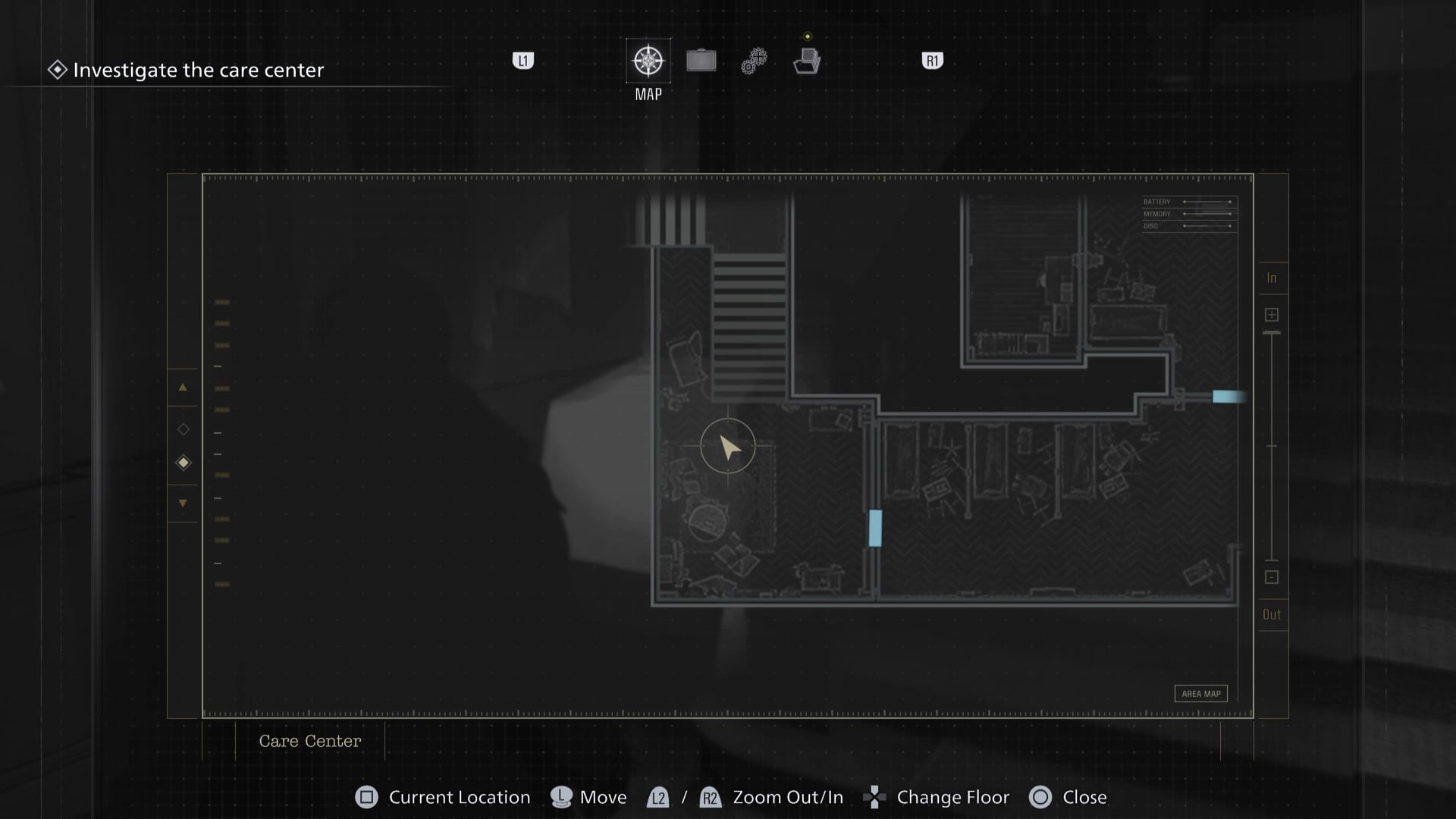Viewport: 1456px width, 819px height.
Task: Open the briefcase inventory tab
Action: click(701, 61)
